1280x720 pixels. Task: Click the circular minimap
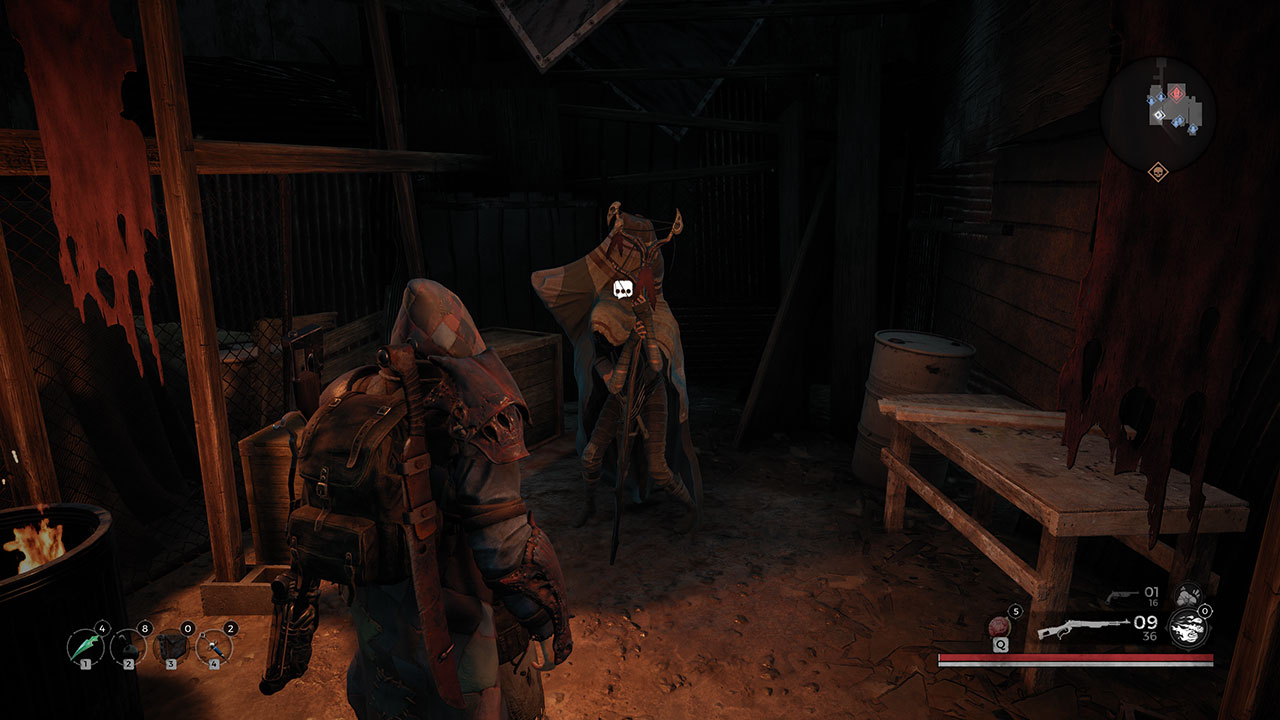1158,113
